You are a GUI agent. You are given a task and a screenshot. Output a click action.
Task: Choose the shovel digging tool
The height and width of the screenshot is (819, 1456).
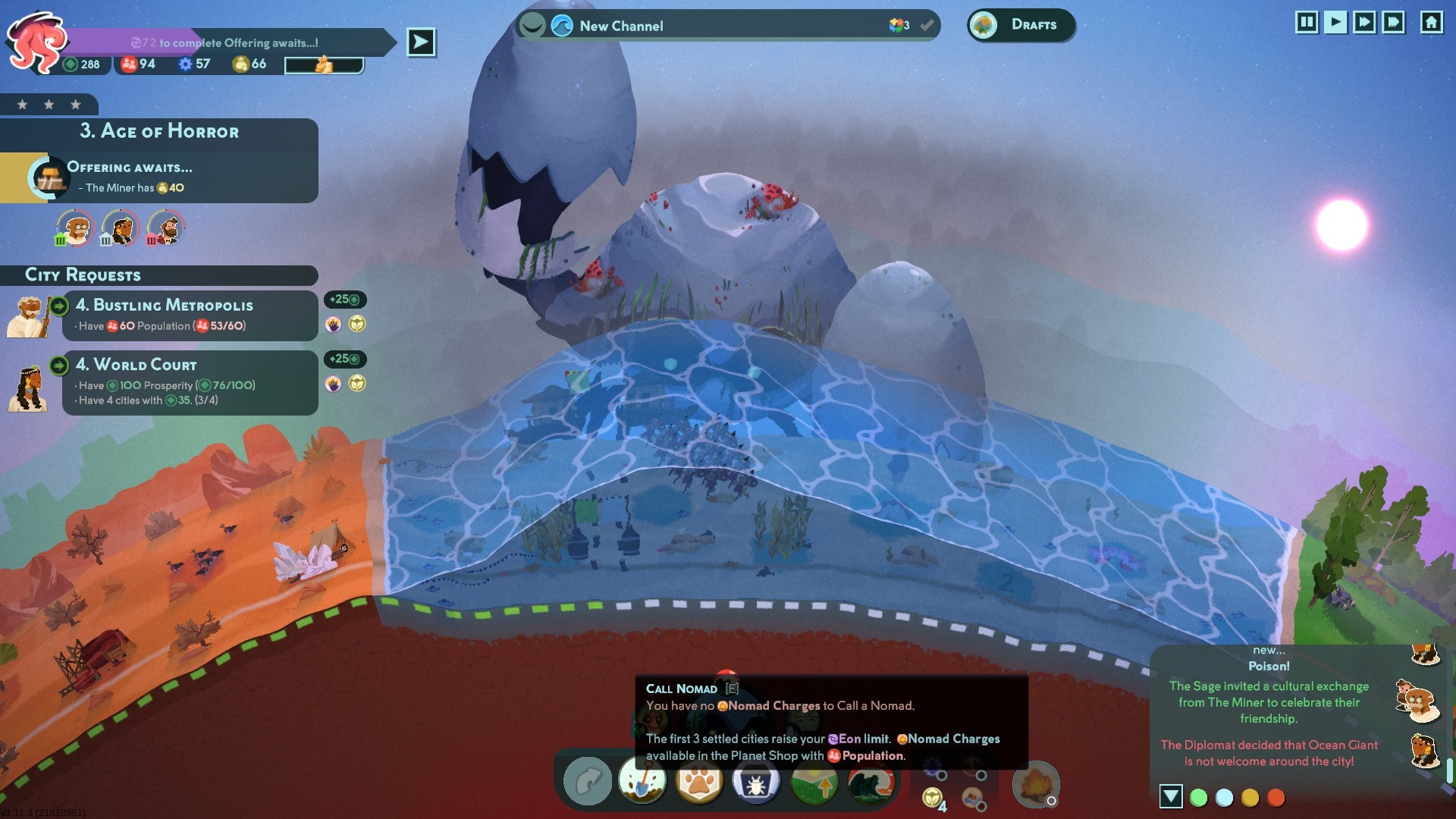[642, 781]
